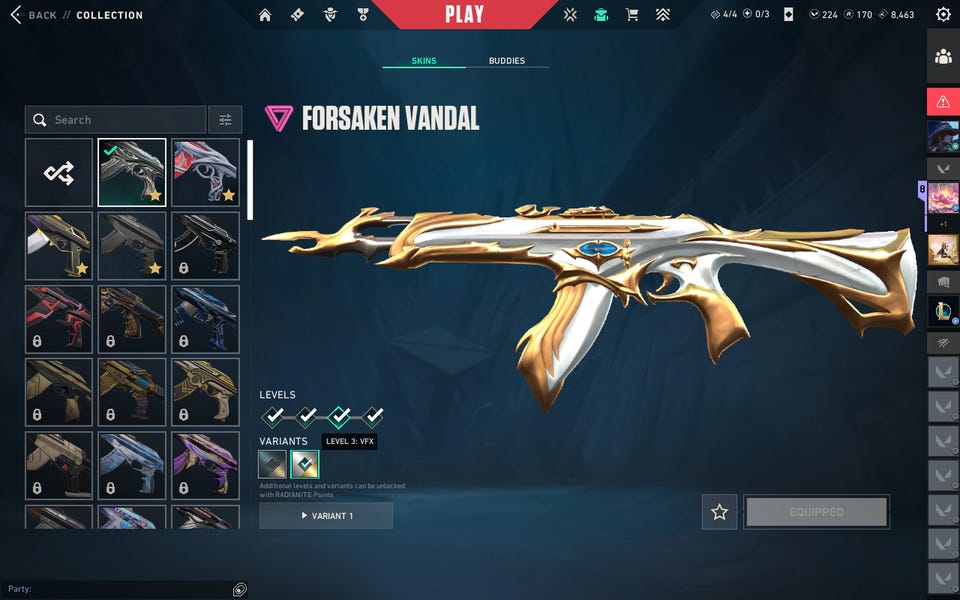960x600 pixels.
Task: Select the red and white Vandal skin
Action: tap(205, 173)
